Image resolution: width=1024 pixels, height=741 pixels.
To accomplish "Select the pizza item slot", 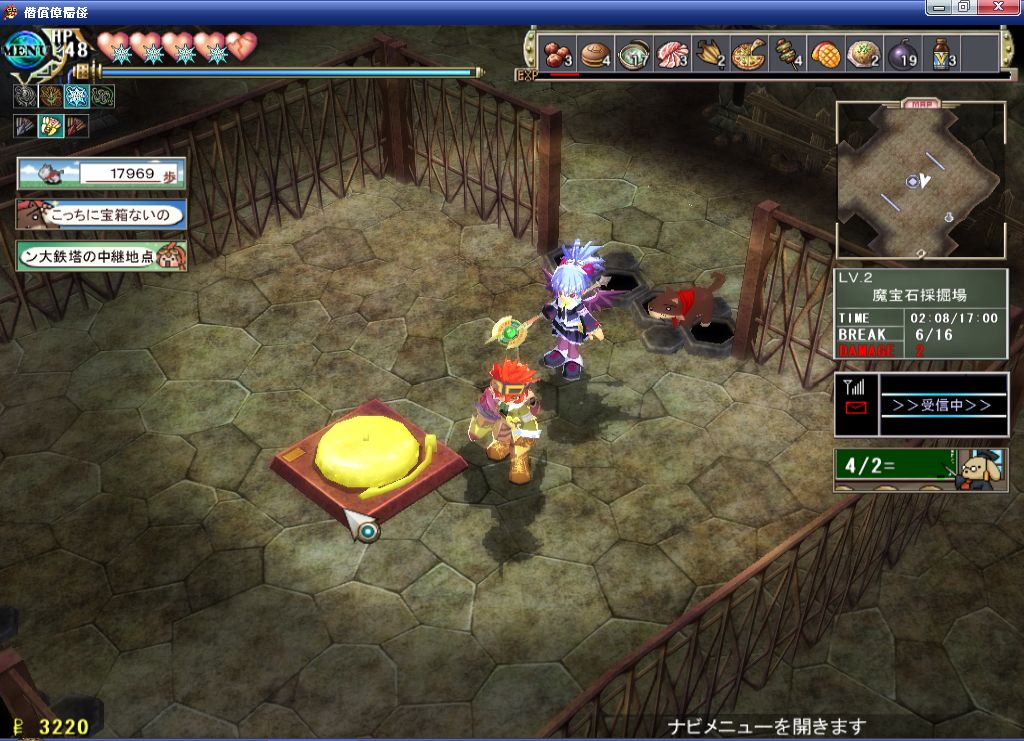I will 748,53.
